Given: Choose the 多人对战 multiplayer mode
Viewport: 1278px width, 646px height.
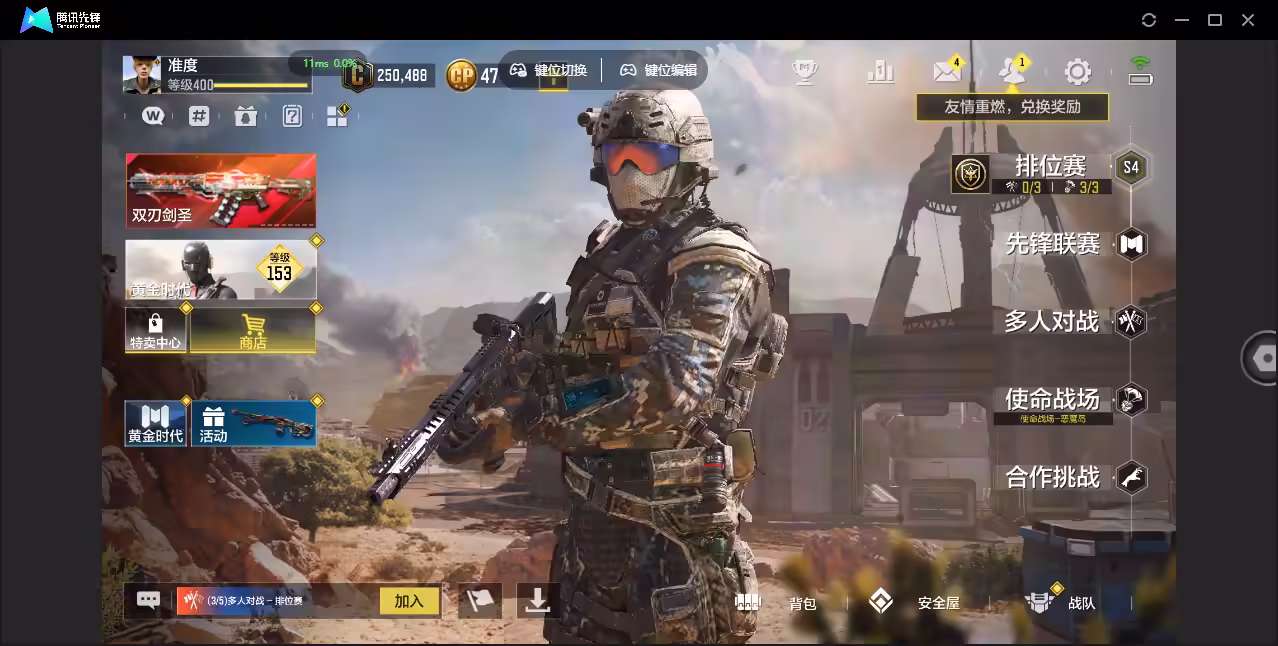Looking at the screenshot, I should 1052,322.
